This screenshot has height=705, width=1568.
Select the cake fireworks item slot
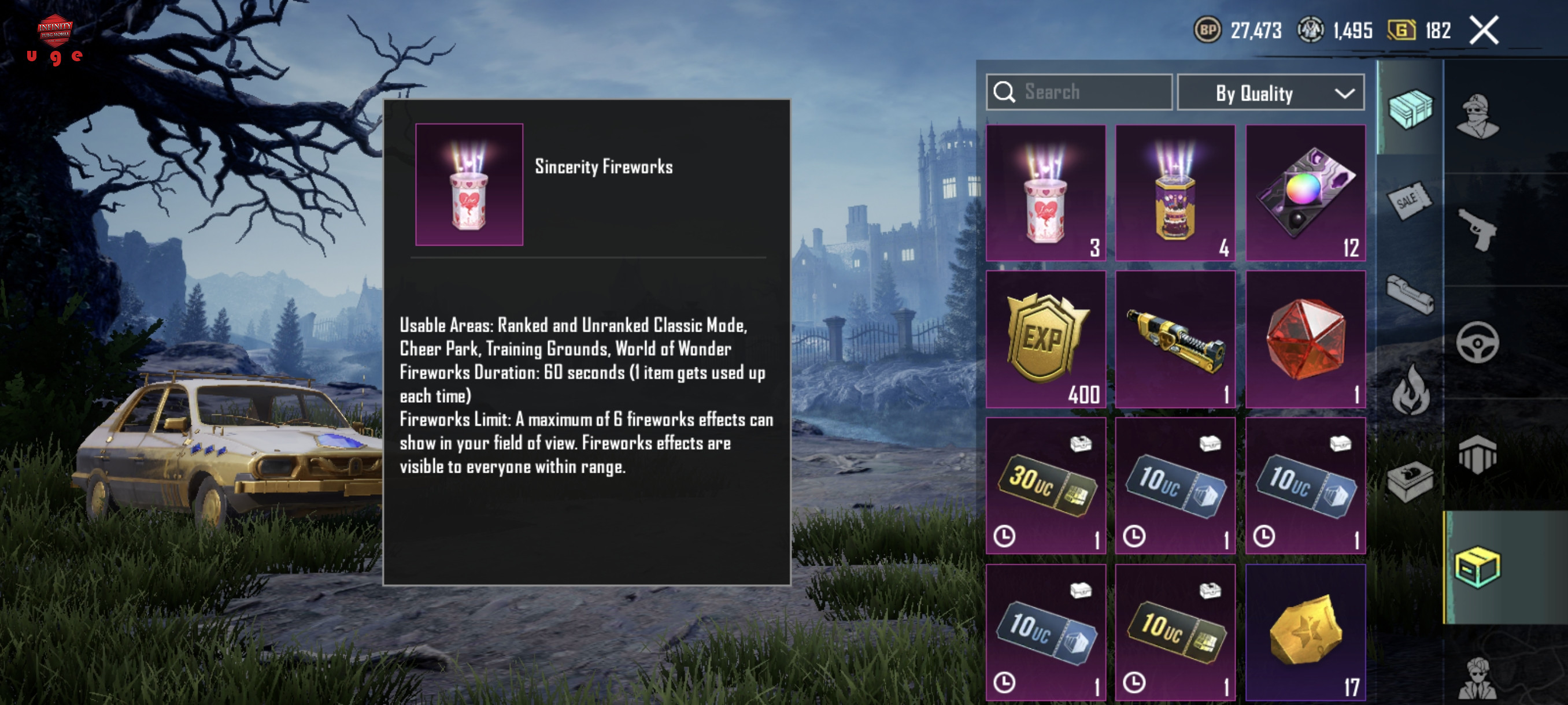point(1175,194)
